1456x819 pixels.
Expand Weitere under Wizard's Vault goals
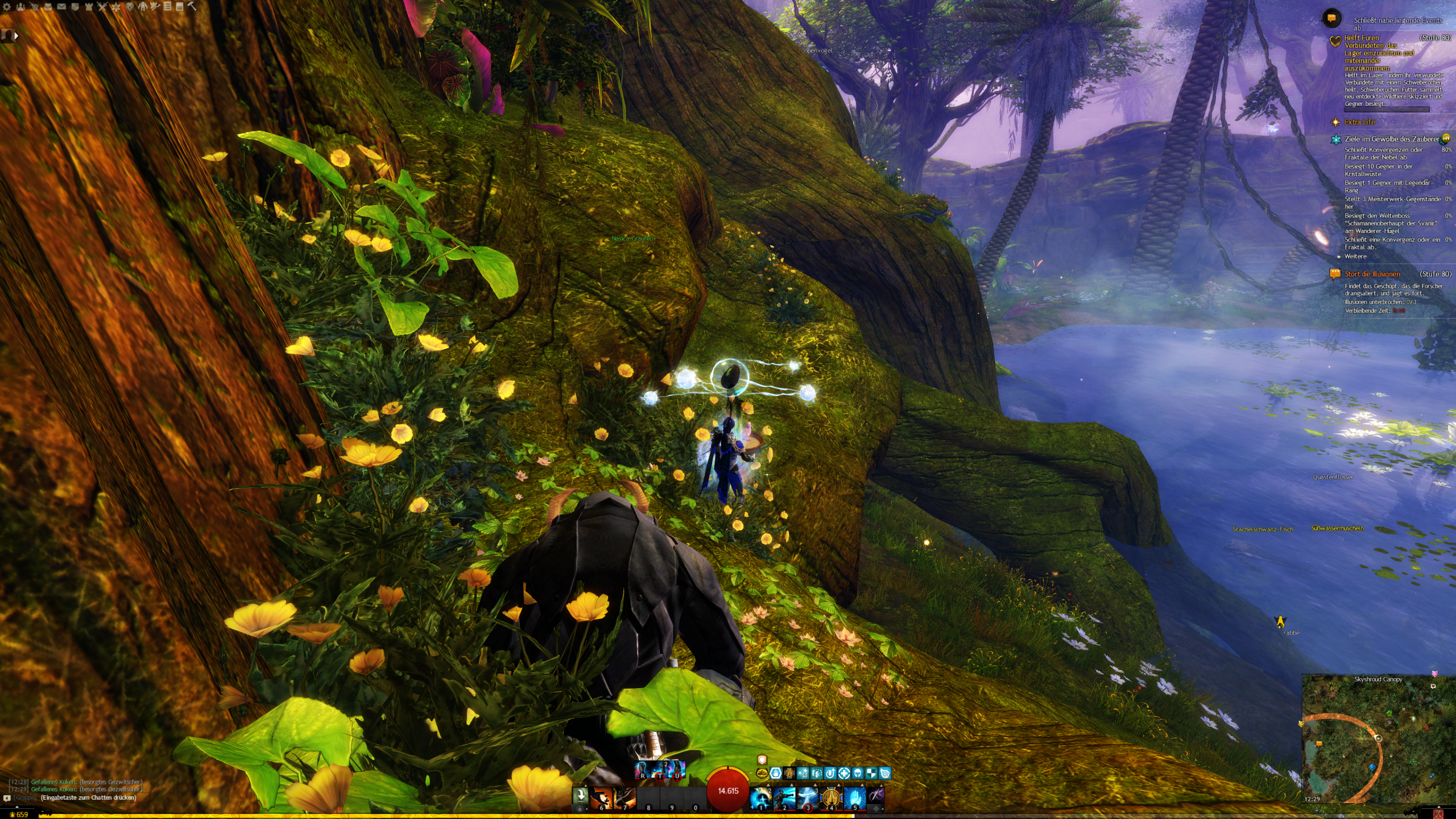point(1355,257)
